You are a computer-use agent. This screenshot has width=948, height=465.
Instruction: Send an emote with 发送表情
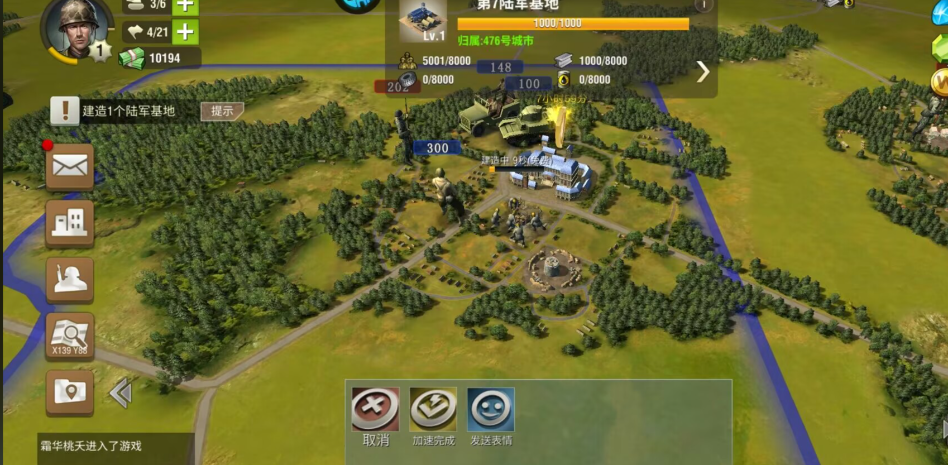pos(491,416)
